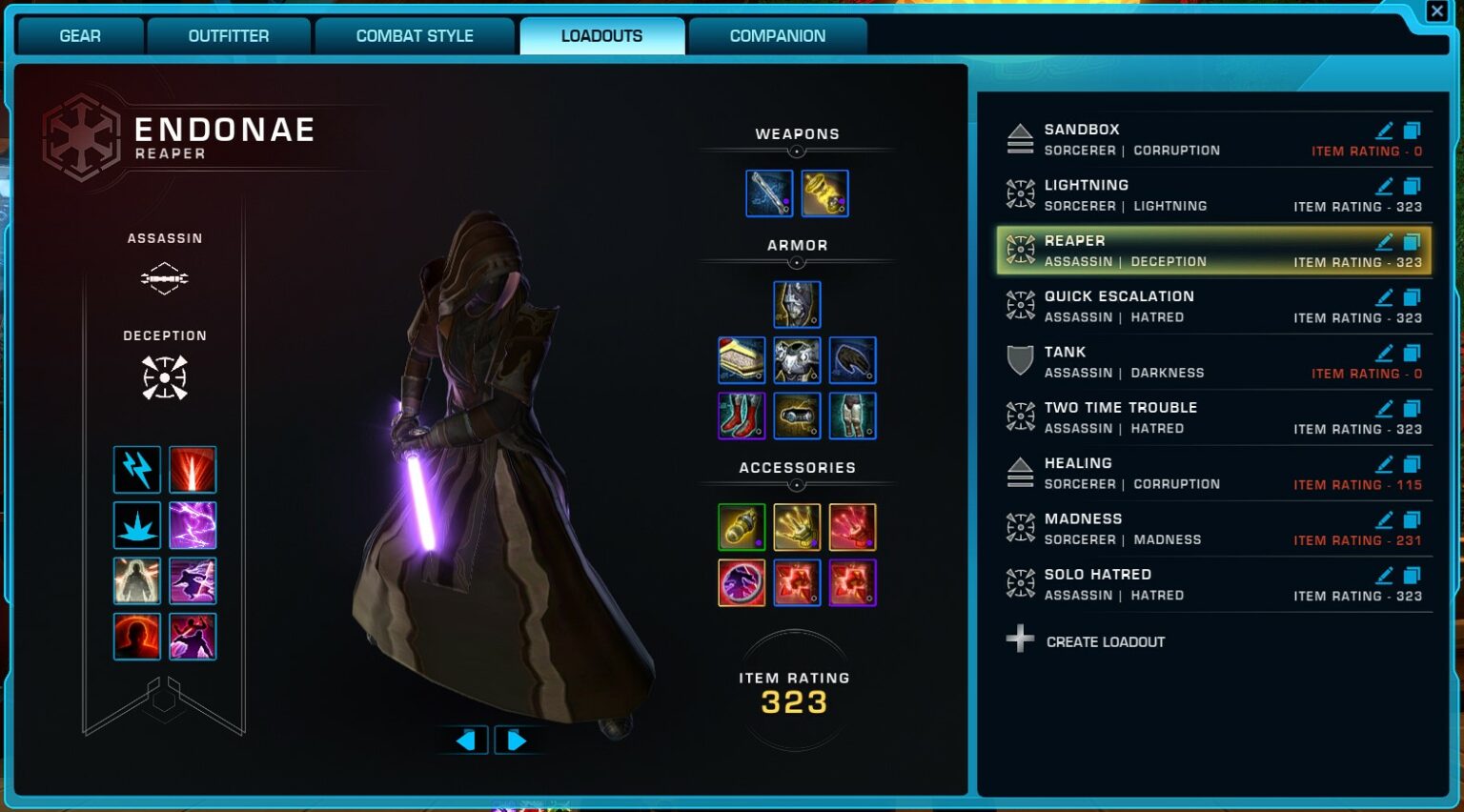The width and height of the screenshot is (1464, 812).
Task: Rotate character with the right arrow
Action: point(516,741)
